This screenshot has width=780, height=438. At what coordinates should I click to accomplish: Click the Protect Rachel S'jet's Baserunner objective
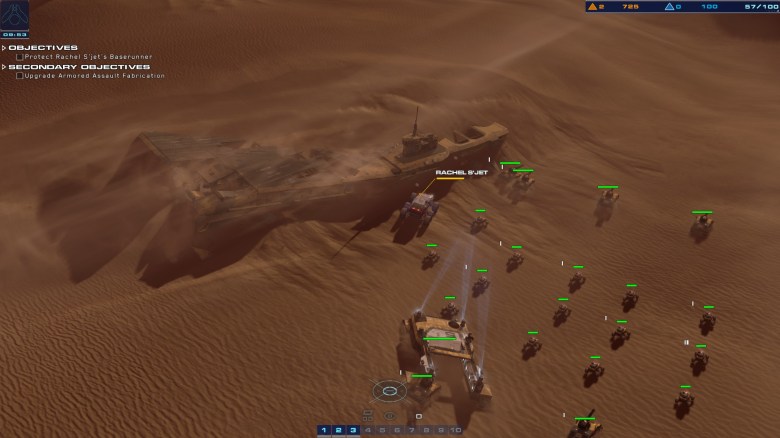click(x=90, y=57)
